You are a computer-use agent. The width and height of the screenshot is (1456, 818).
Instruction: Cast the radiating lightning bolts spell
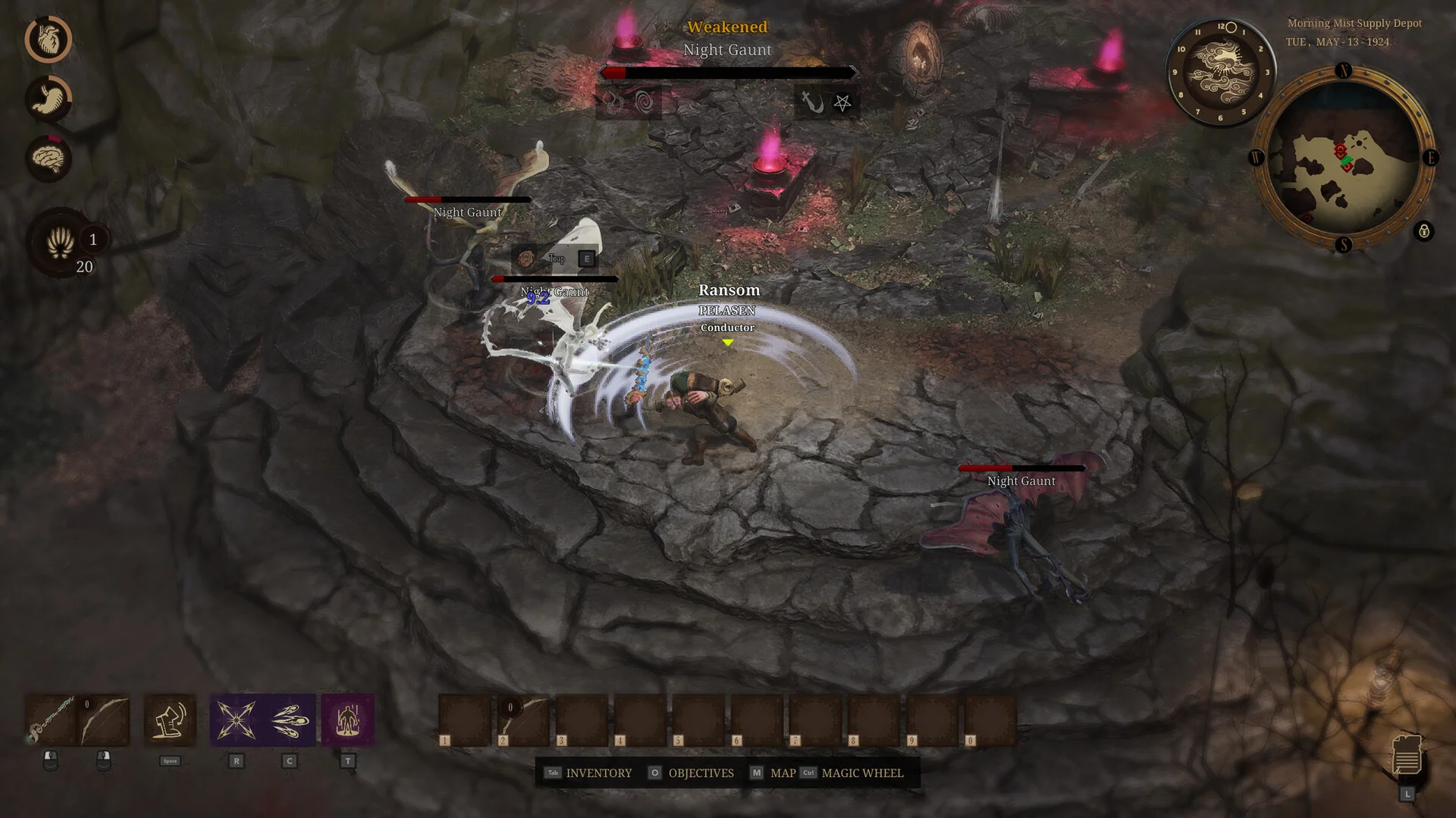click(x=236, y=719)
